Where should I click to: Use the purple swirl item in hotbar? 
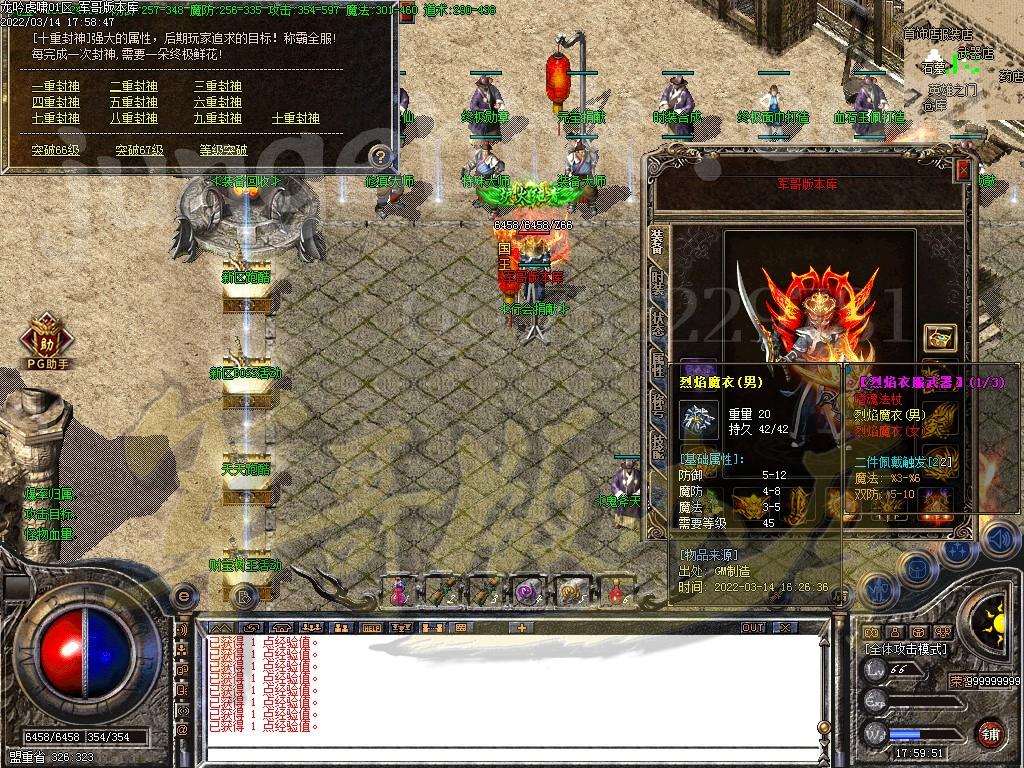click(x=526, y=592)
